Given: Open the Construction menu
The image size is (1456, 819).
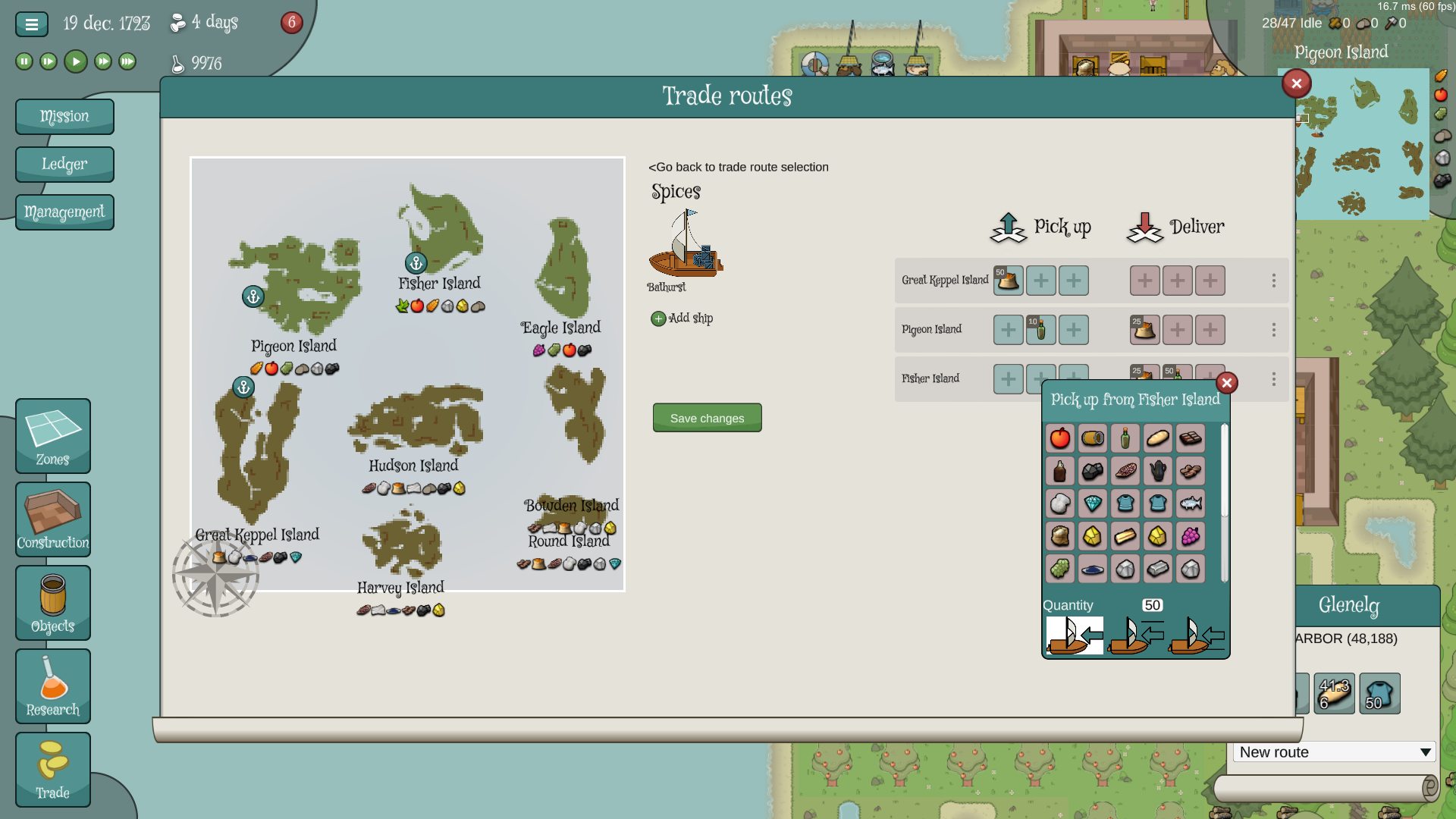Looking at the screenshot, I should (x=53, y=519).
